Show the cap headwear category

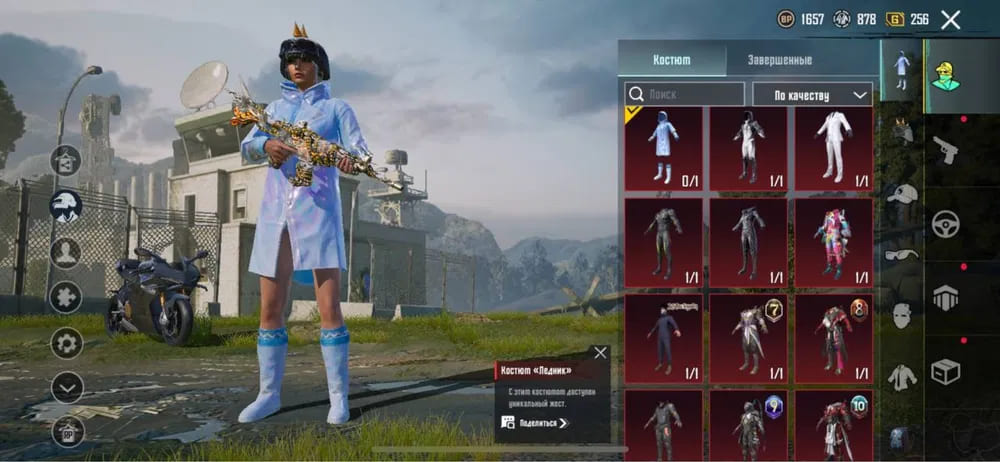(902, 194)
